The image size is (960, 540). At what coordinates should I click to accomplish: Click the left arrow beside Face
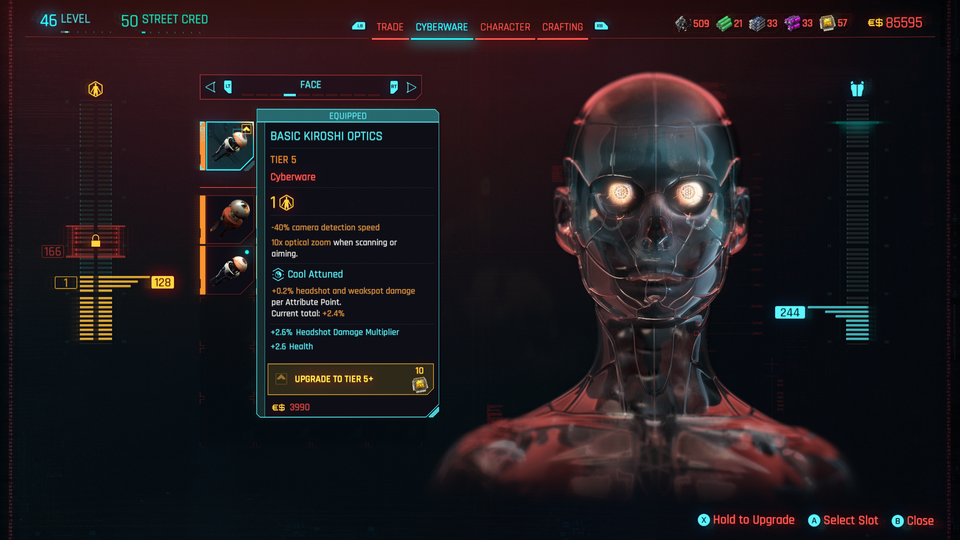[210, 87]
